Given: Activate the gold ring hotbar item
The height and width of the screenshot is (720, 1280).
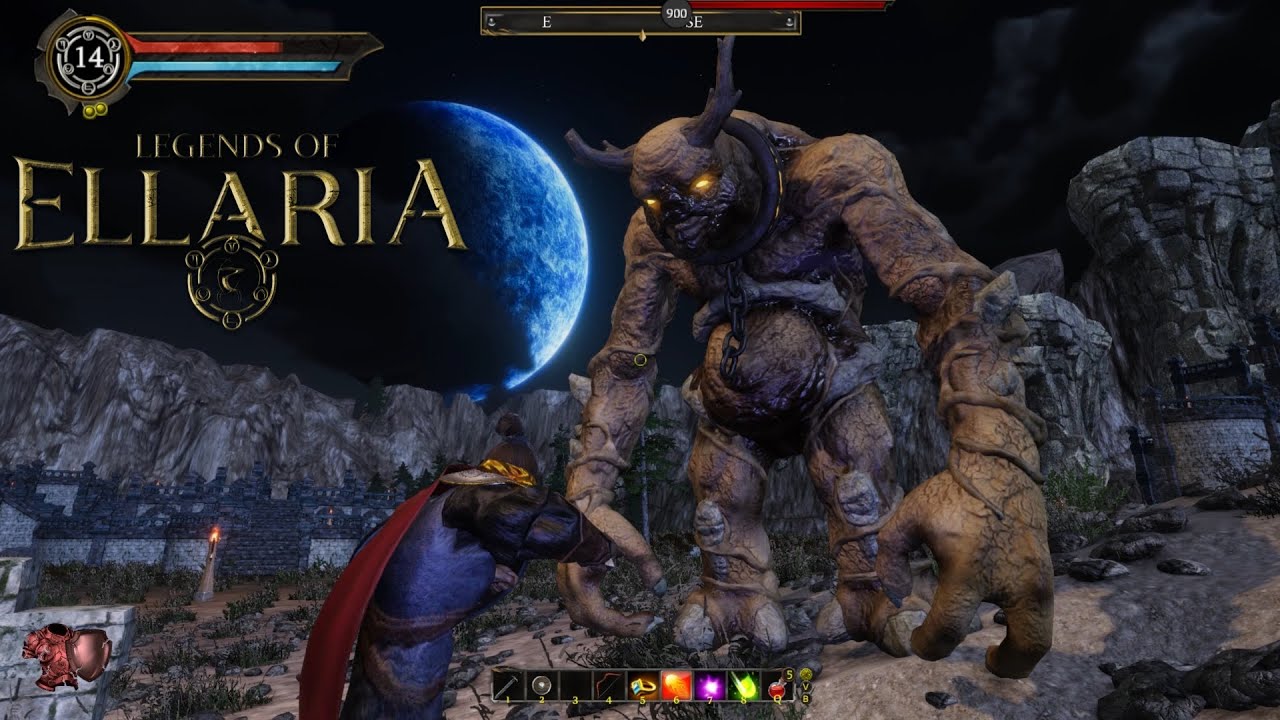Looking at the screenshot, I should point(642,685).
